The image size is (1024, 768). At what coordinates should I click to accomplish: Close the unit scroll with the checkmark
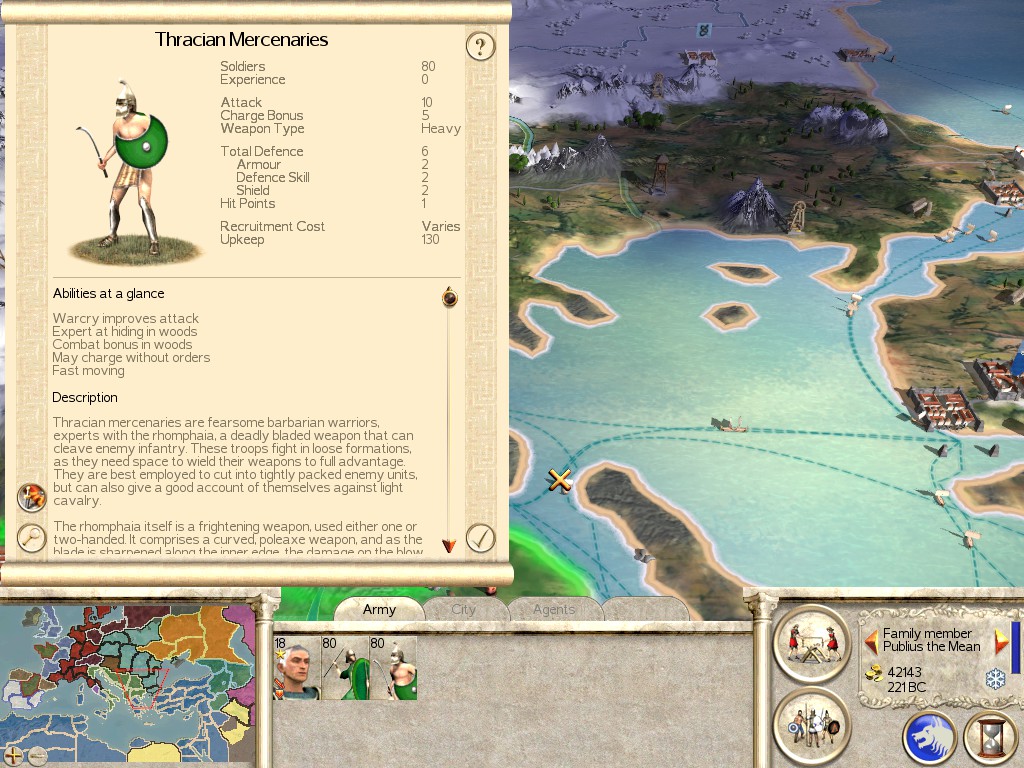click(x=481, y=538)
